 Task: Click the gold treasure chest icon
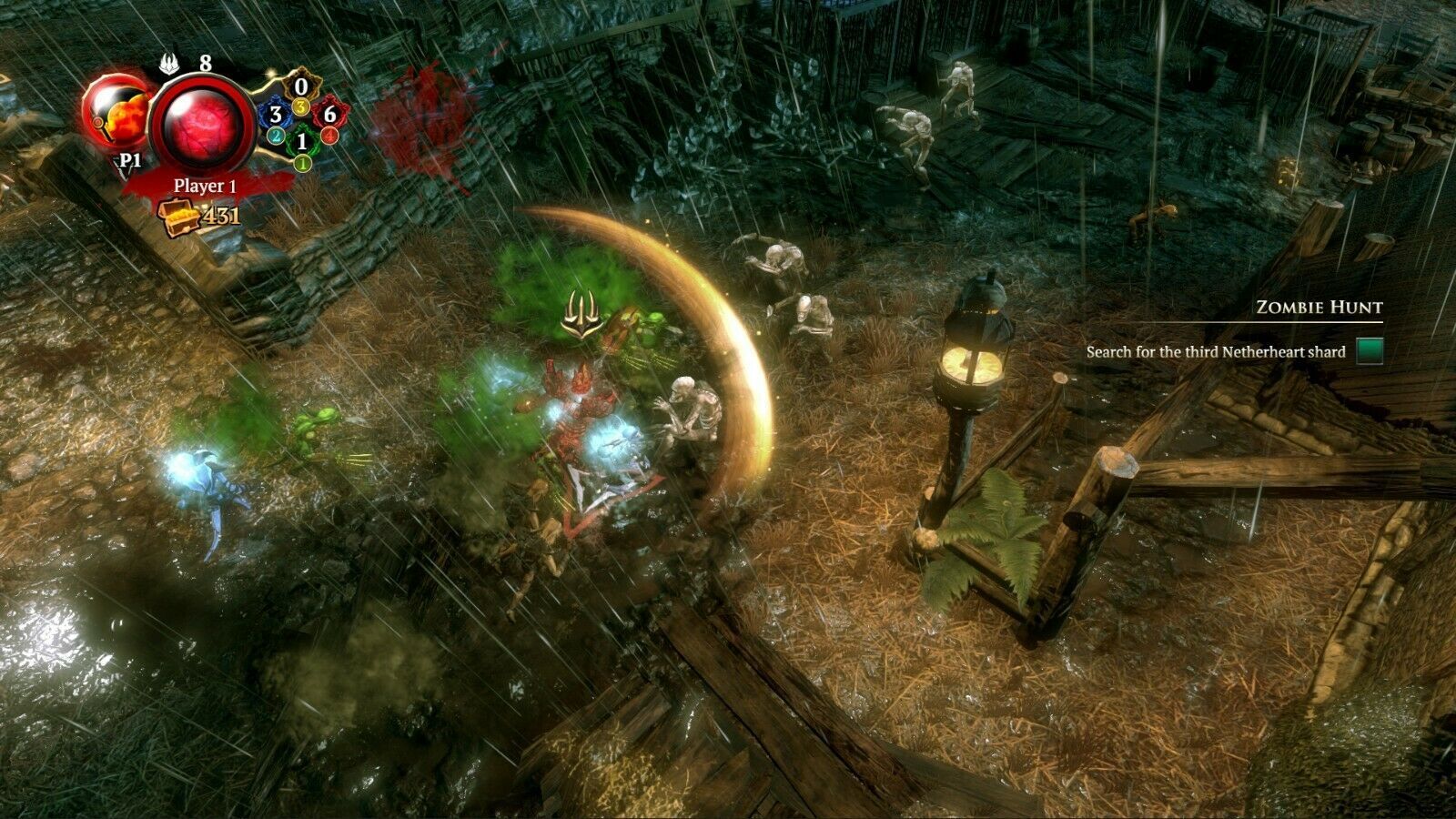[x=177, y=217]
